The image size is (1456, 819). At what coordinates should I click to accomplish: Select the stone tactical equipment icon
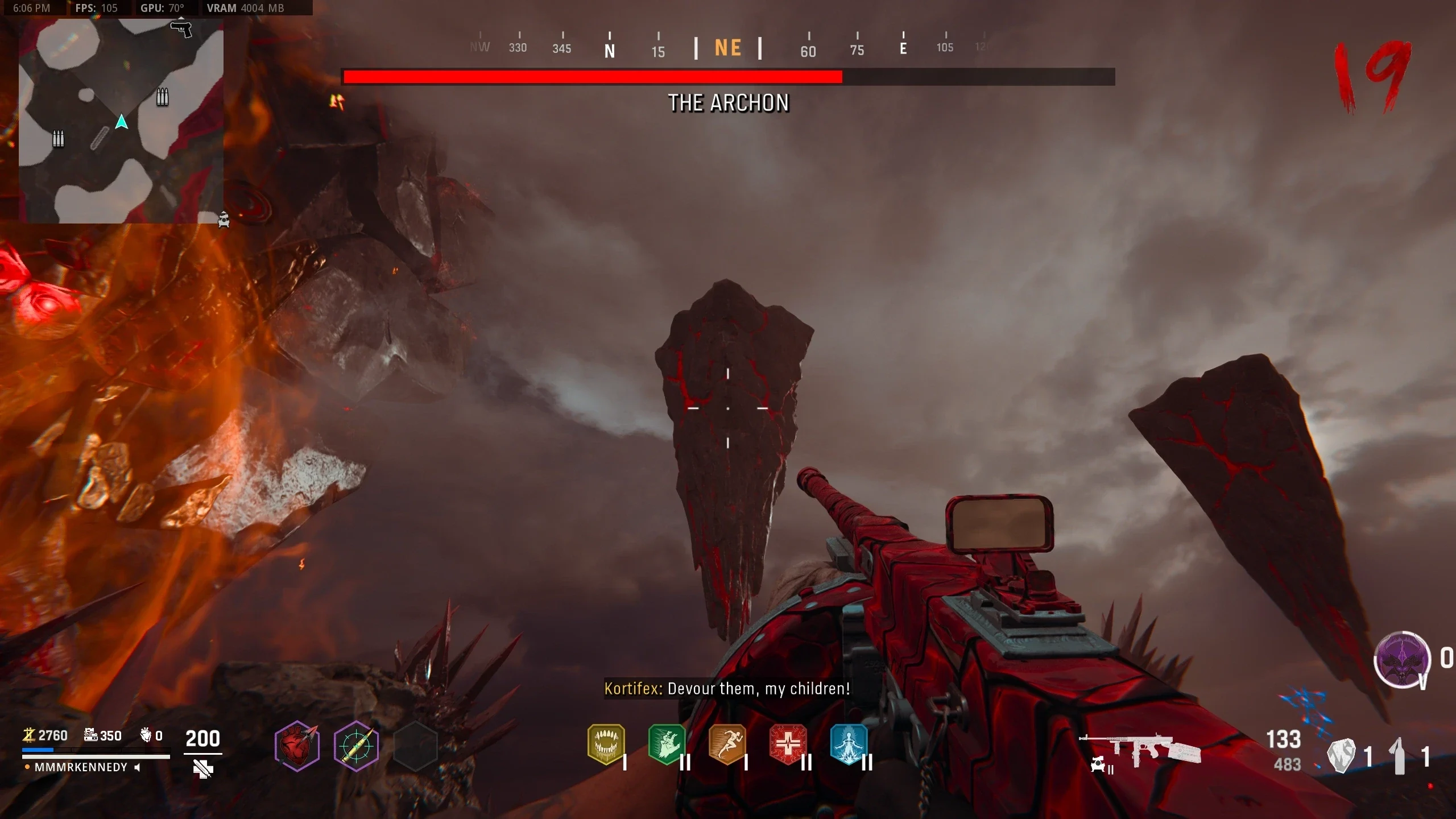1341,756
